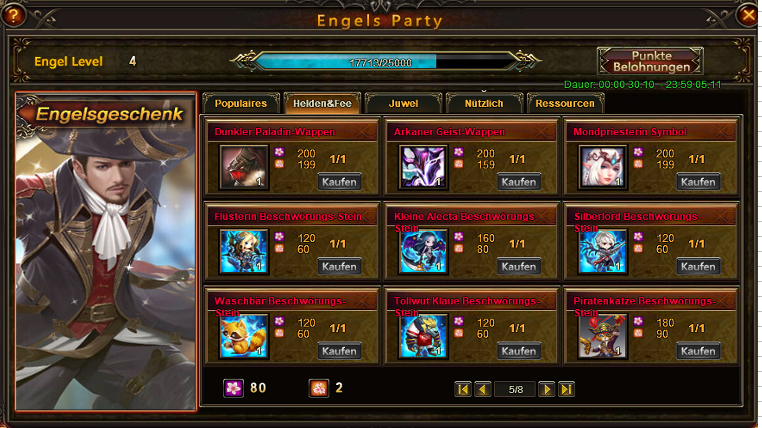Open Punkte Belohnungen rewards
The height and width of the screenshot is (428, 762).
pos(650,61)
